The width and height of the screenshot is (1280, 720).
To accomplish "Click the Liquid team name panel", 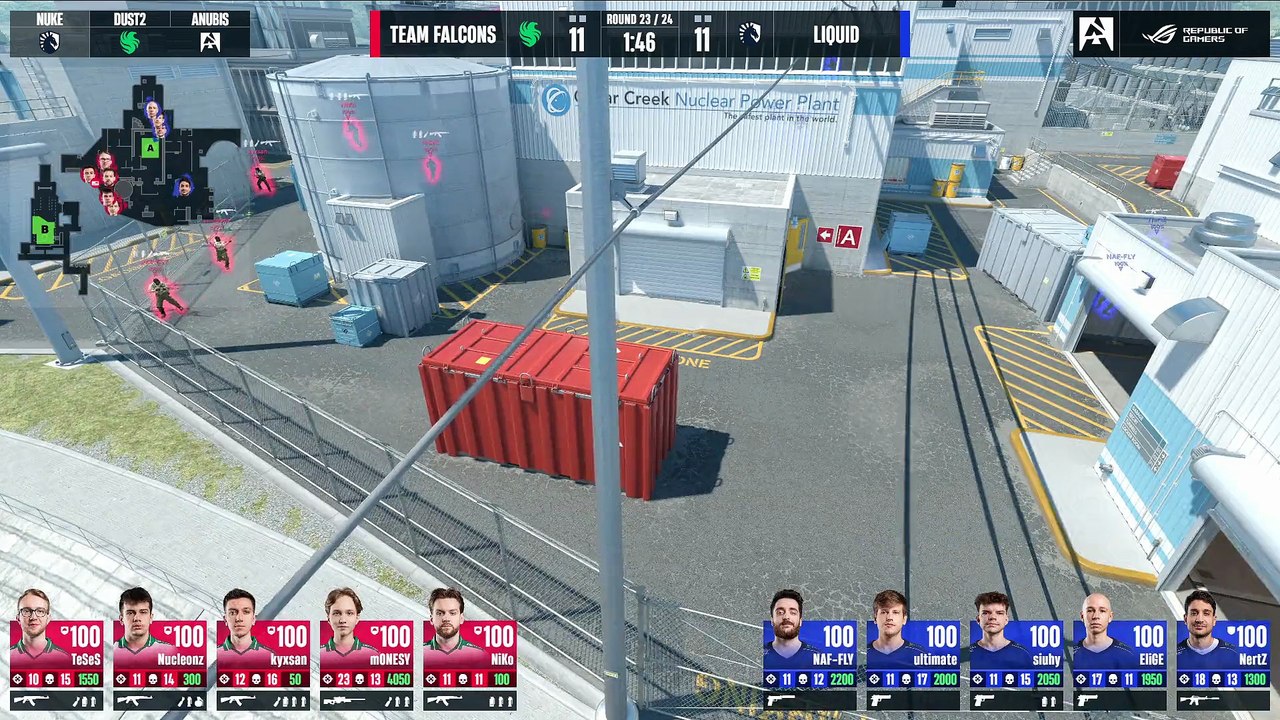I will click(836, 35).
